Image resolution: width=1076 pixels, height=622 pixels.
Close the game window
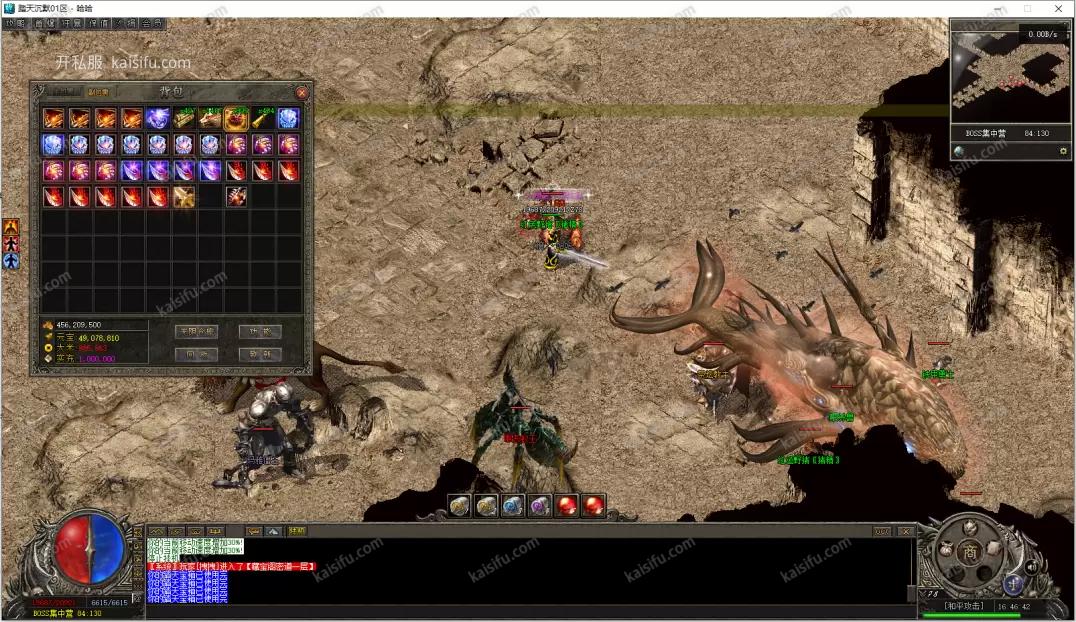pyautogui.click(x=1058, y=9)
